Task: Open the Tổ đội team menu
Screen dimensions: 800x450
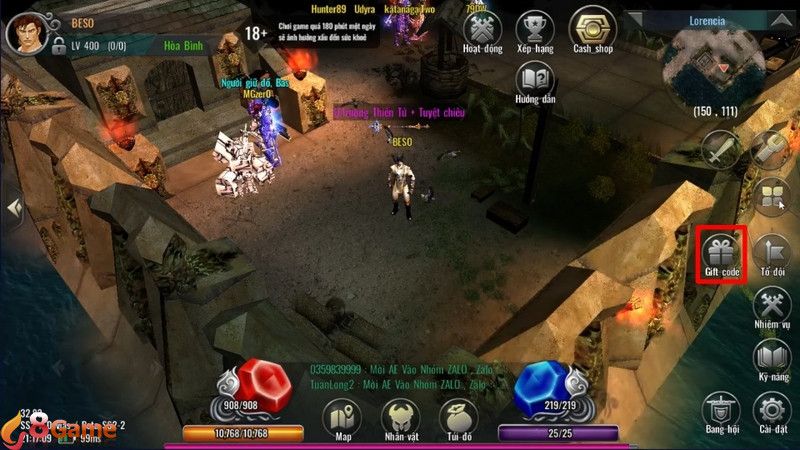Action: point(771,252)
